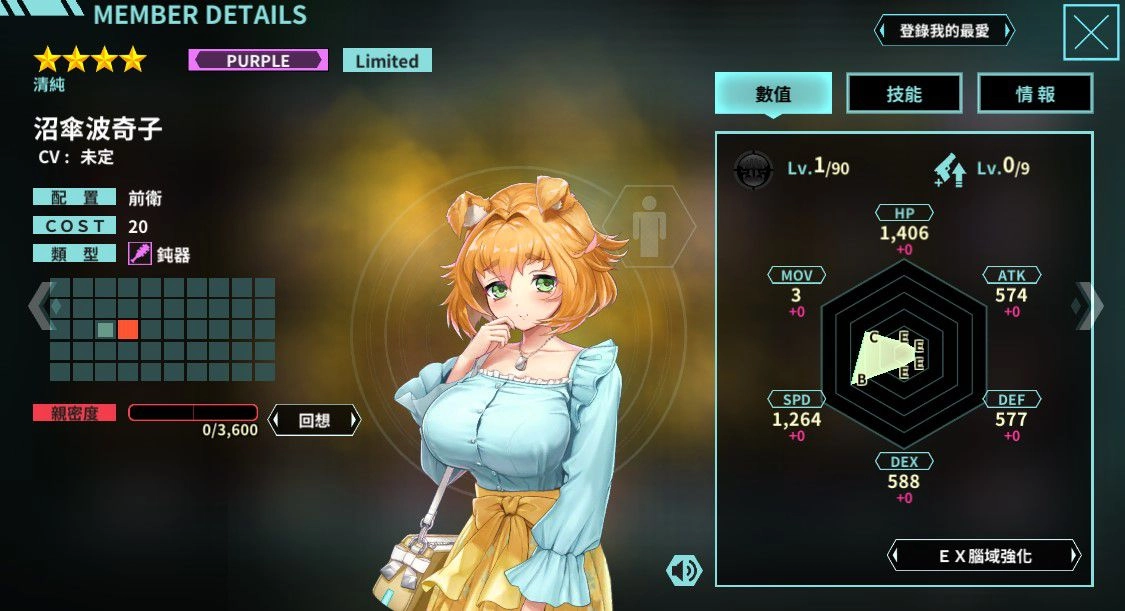Click the Limited tag
This screenshot has width=1125, height=611.
coord(387,60)
